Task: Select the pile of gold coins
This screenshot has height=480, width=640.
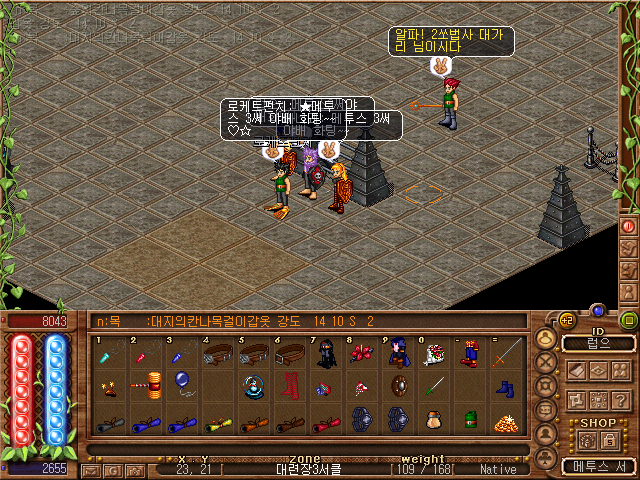Action: pos(507,421)
